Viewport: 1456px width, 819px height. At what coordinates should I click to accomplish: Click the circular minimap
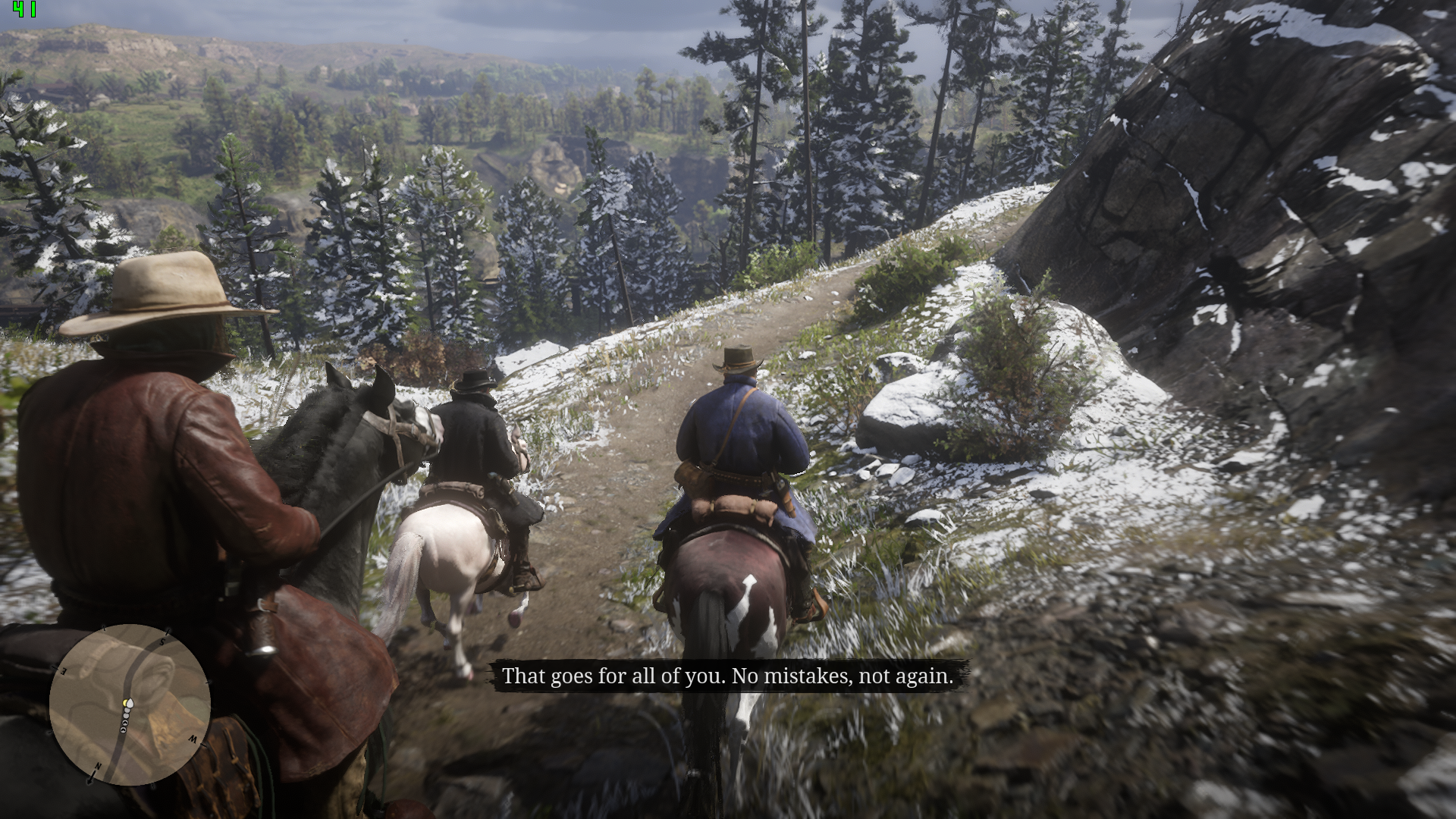click(x=130, y=704)
